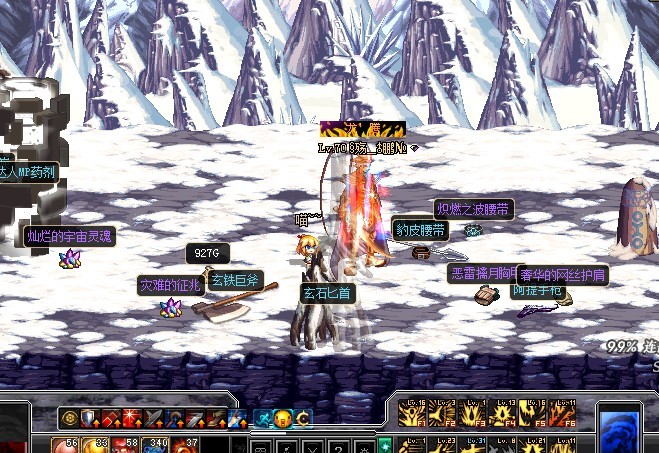
Task: Use the quick slot item showing 37
Action: click(186, 445)
